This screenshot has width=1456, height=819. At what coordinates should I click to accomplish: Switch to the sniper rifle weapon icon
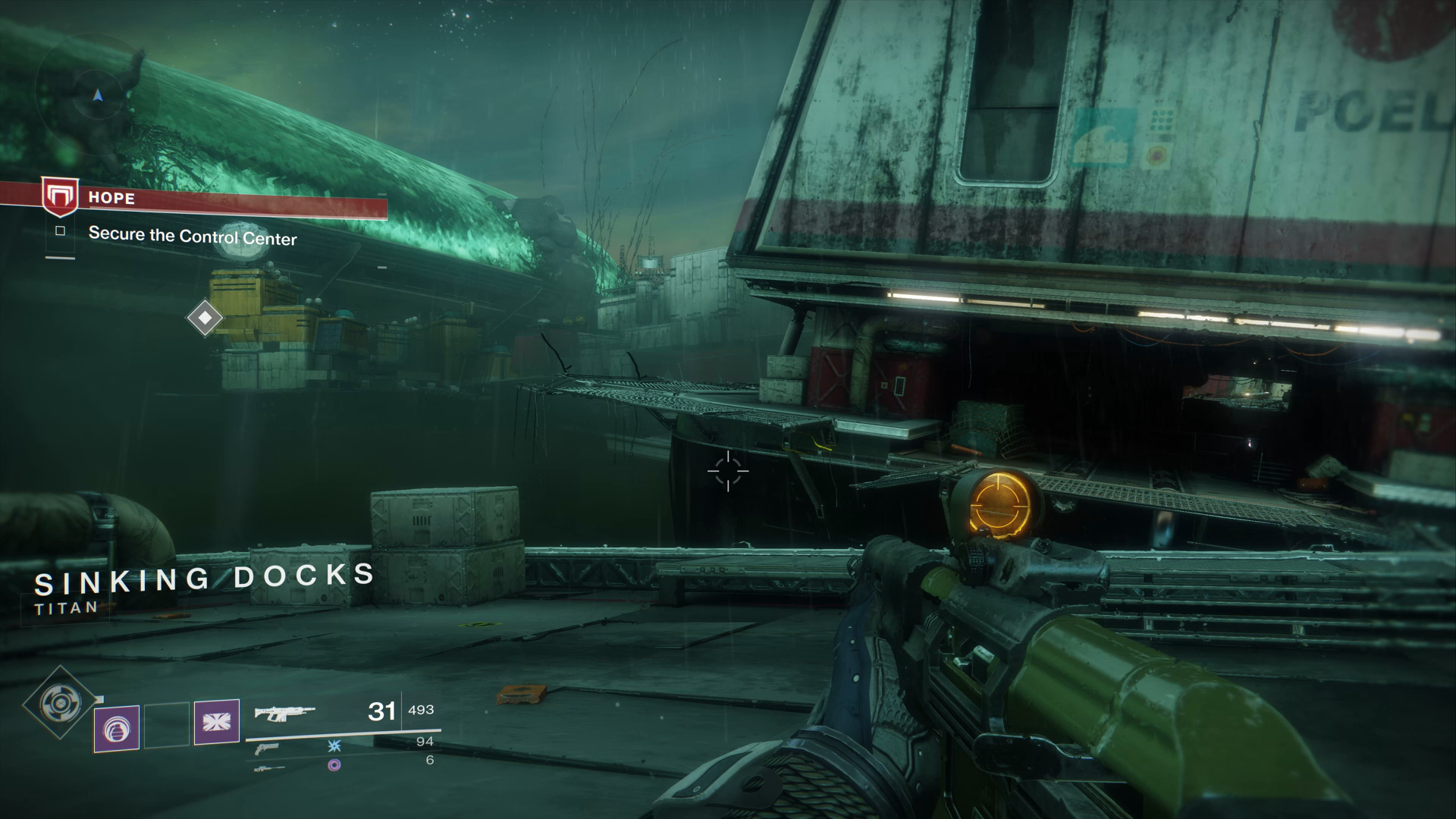coord(269,769)
